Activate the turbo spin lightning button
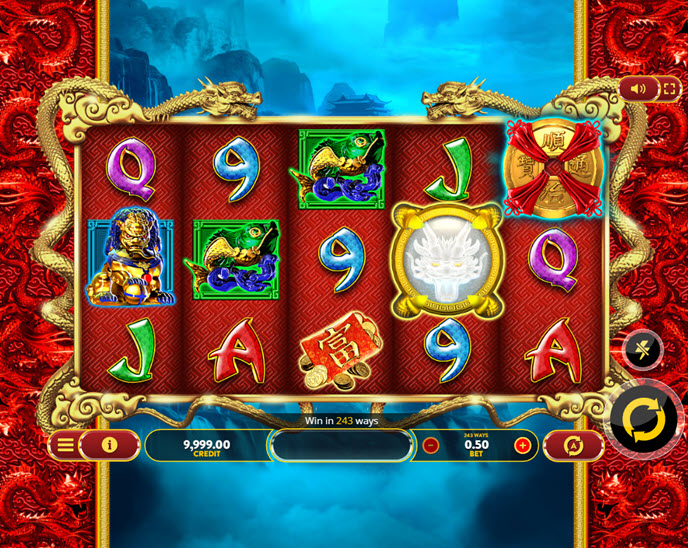Viewport: 688px width, 548px height. pos(642,349)
